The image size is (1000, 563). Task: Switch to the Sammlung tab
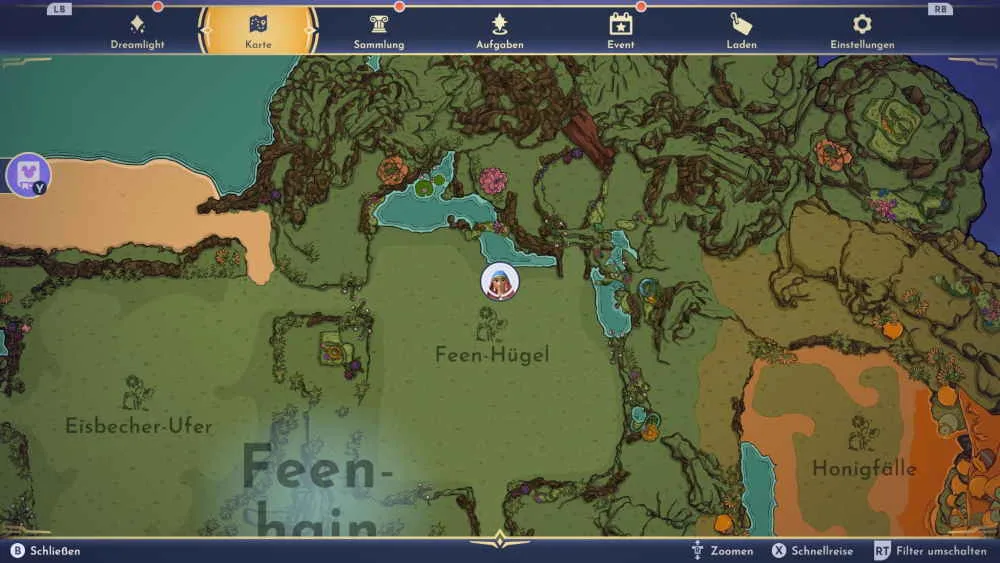[379, 30]
